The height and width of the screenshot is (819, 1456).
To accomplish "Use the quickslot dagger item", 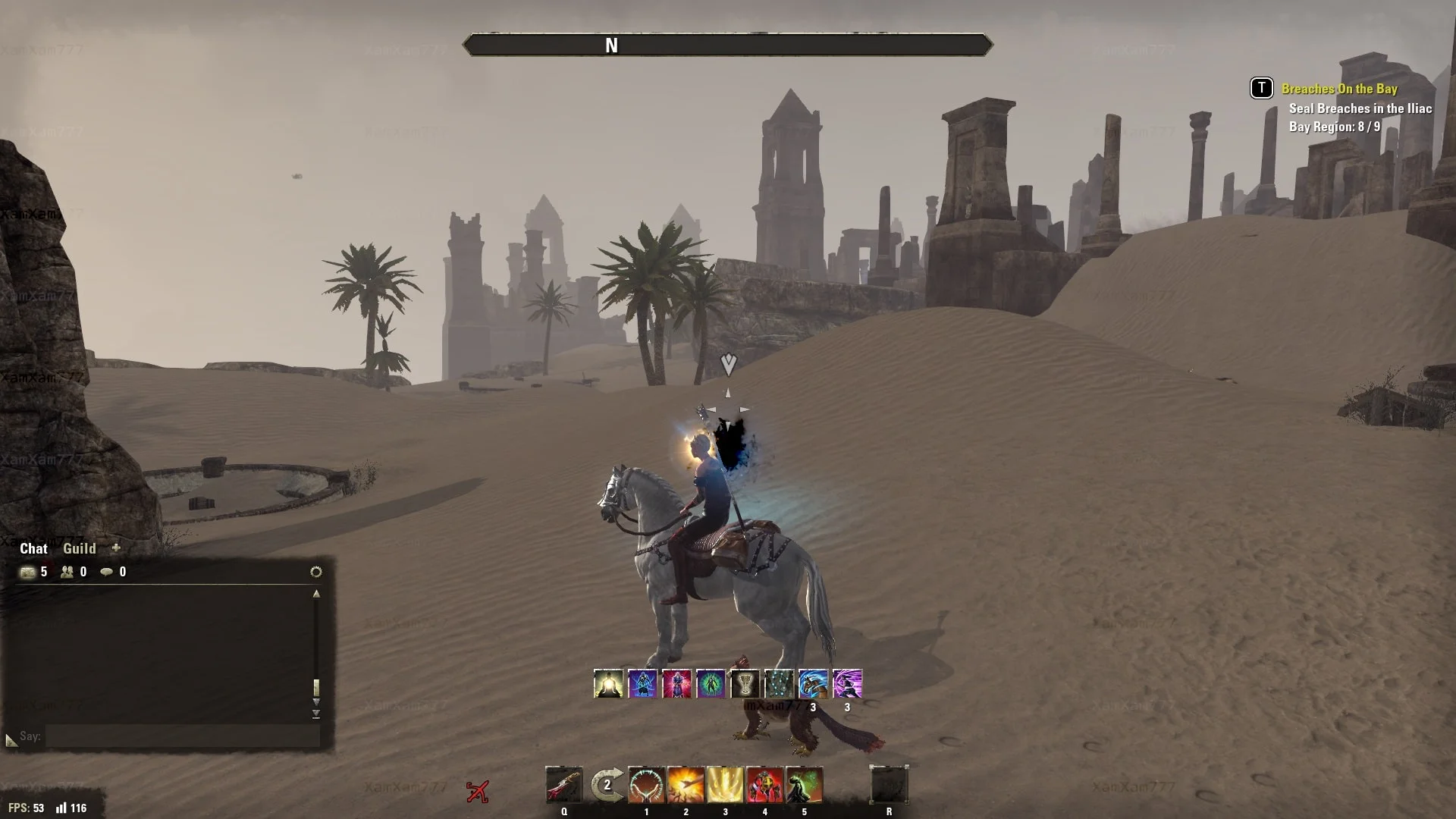I will click(564, 785).
